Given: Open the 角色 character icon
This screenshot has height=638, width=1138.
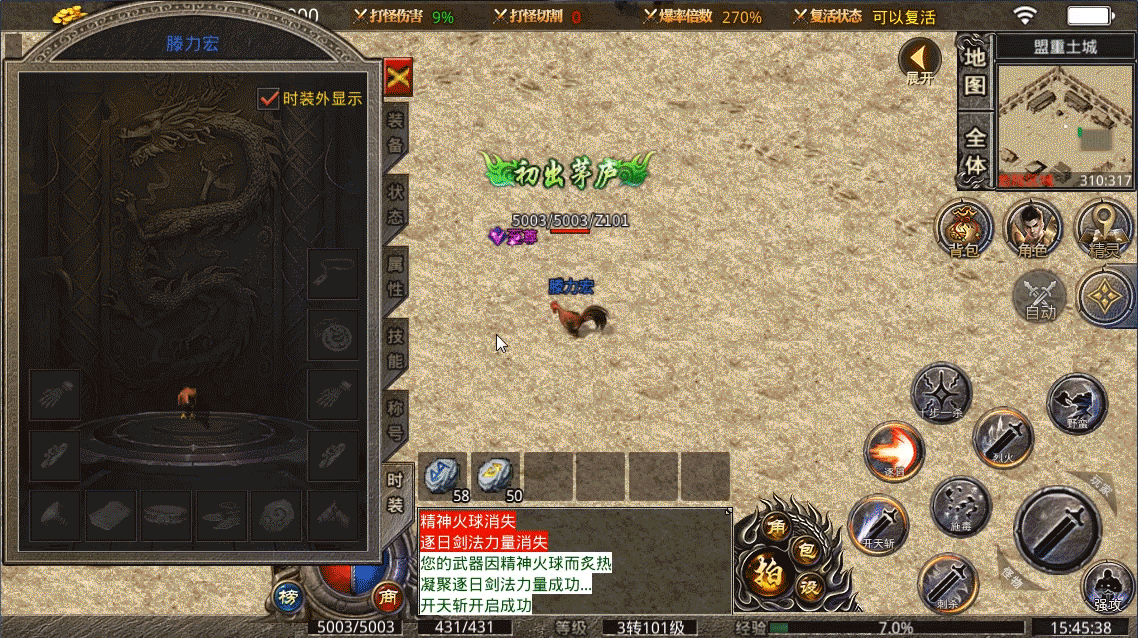Looking at the screenshot, I should 1033,227.
